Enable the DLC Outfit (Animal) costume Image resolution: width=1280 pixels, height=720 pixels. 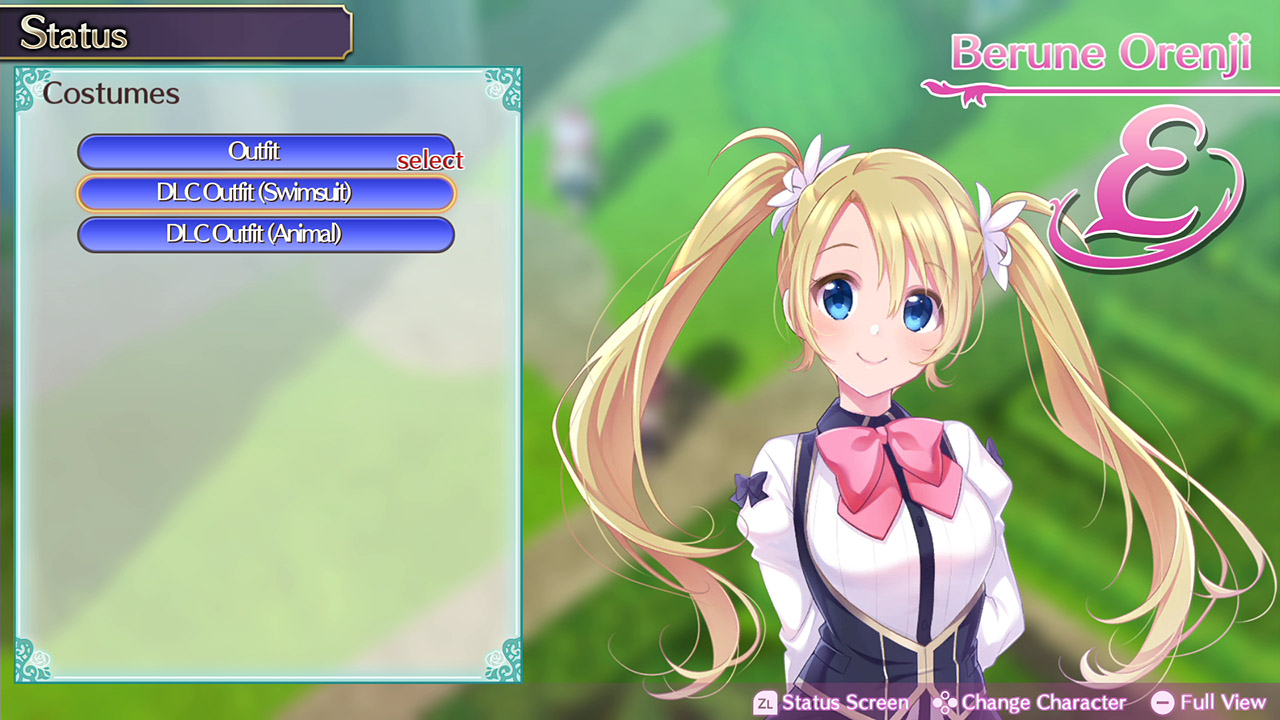tap(266, 234)
